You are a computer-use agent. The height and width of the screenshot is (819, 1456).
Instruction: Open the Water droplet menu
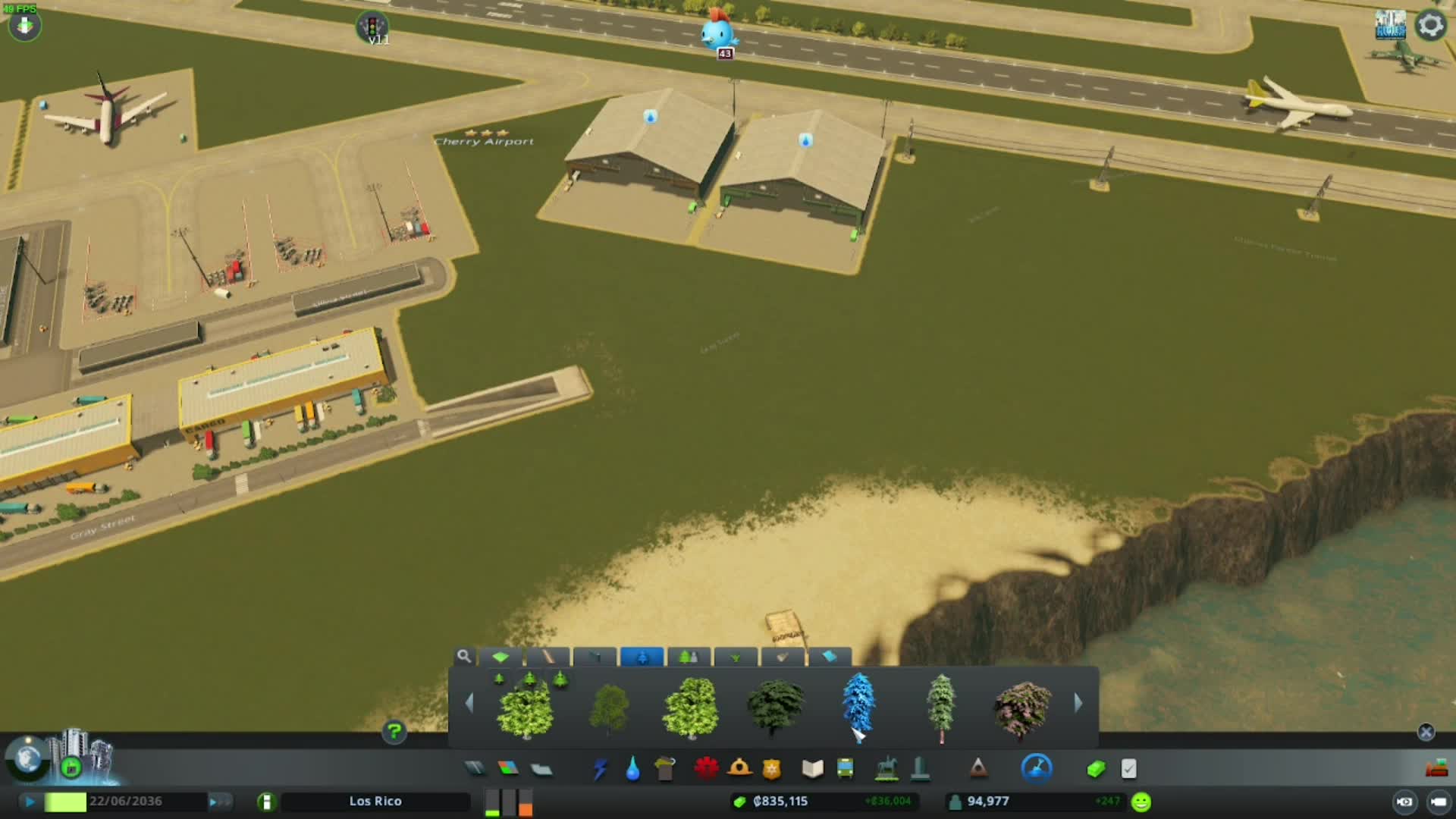pos(632,769)
